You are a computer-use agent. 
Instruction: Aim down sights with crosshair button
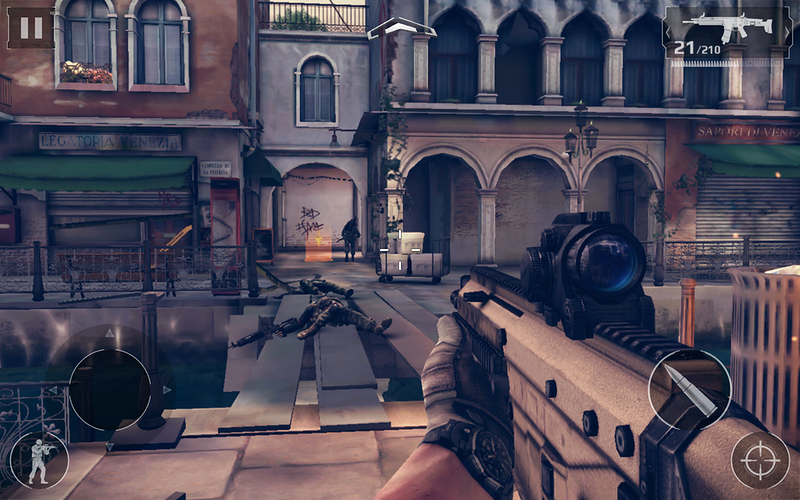pos(760,459)
